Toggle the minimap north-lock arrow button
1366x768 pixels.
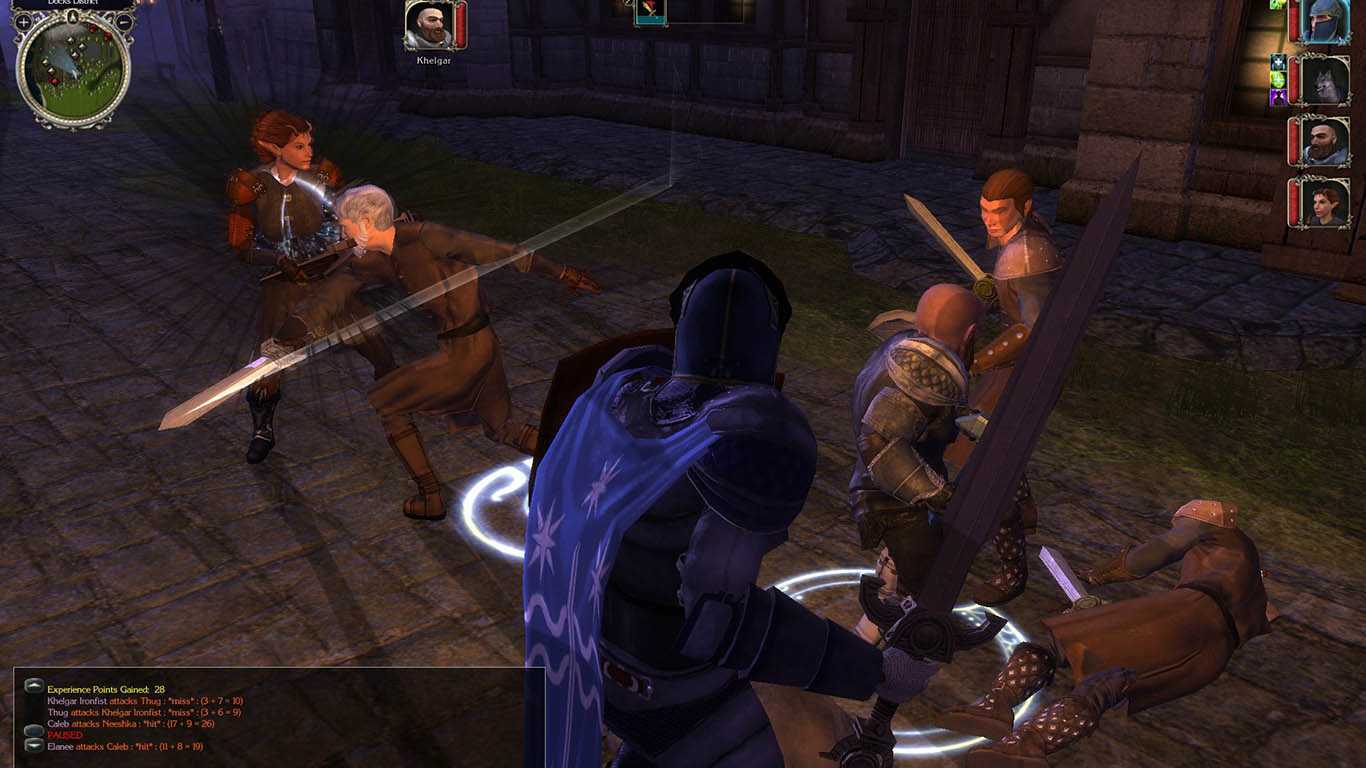pyautogui.click(x=73, y=16)
